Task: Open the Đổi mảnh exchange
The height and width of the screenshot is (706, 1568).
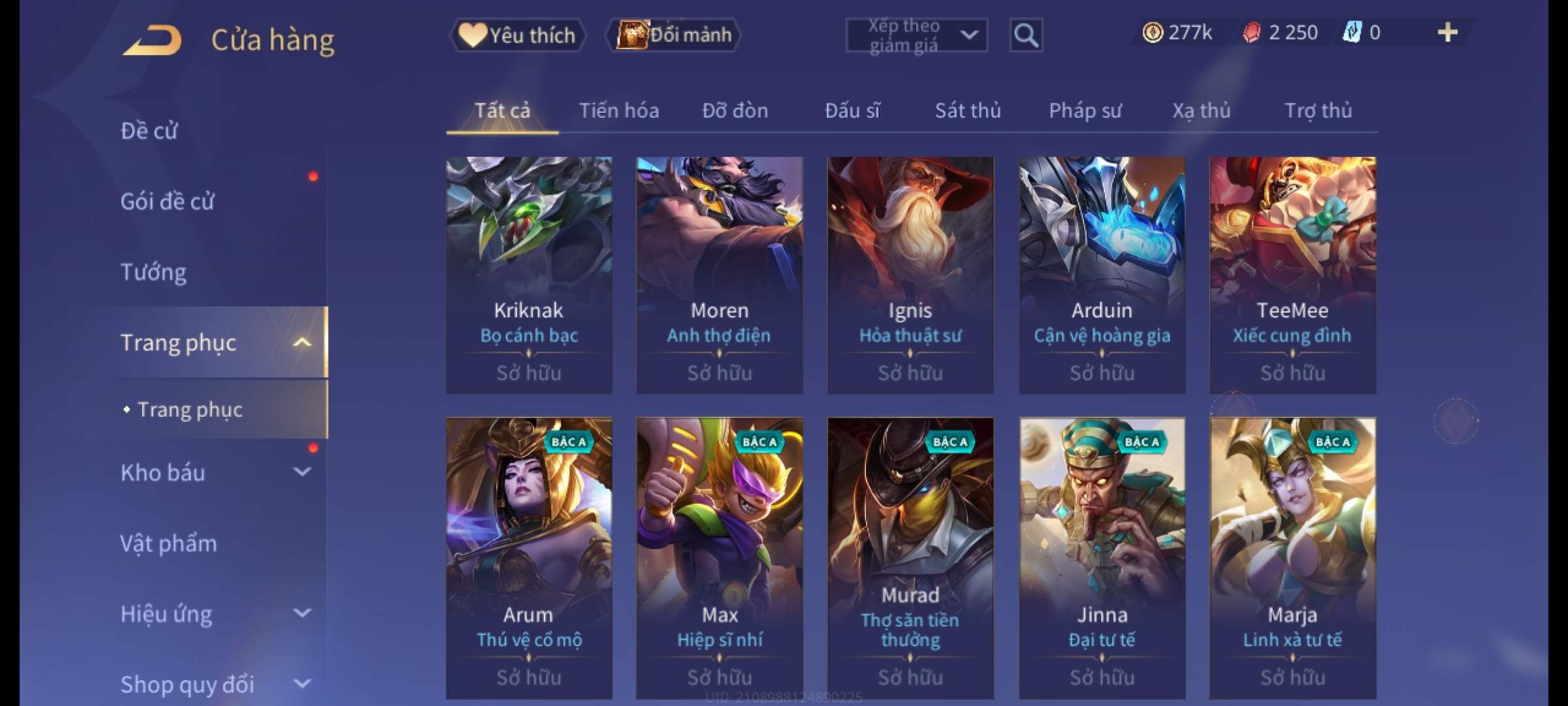Action: tap(674, 35)
